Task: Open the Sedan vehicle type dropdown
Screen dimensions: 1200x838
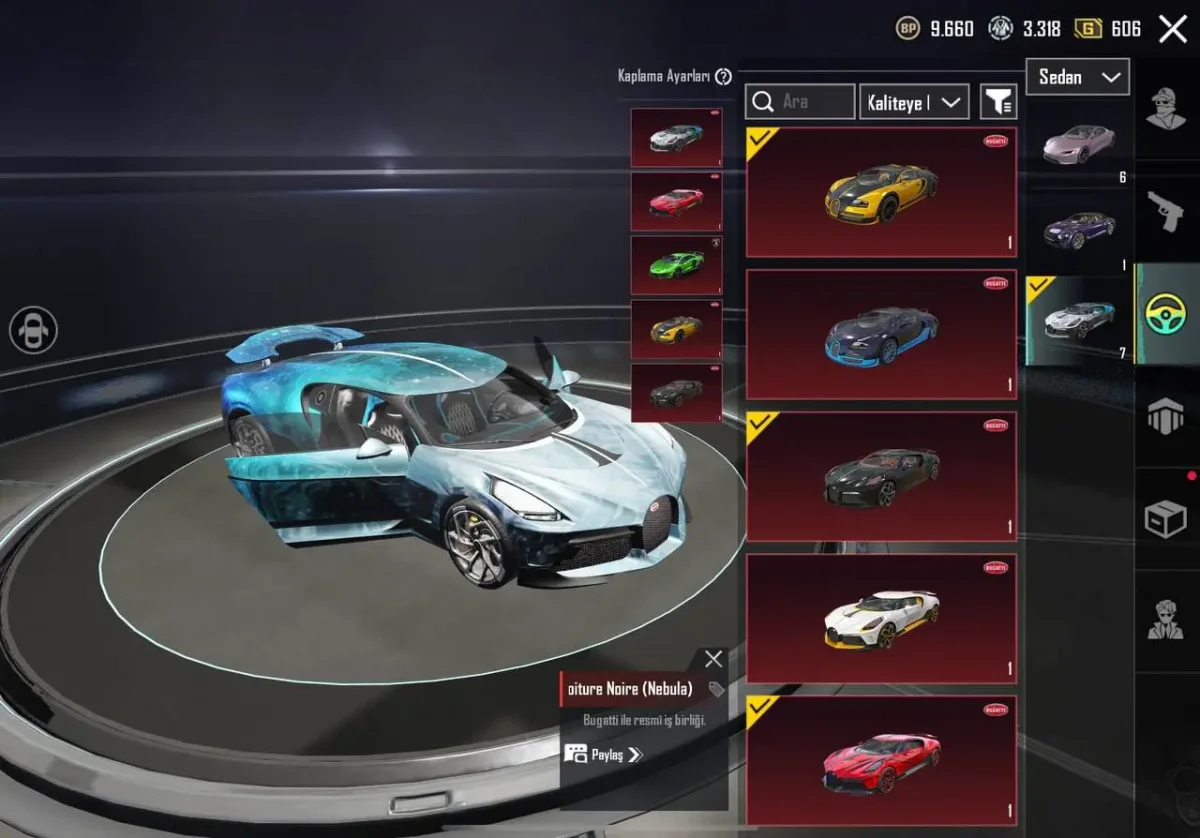Action: tap(1078, 77)
